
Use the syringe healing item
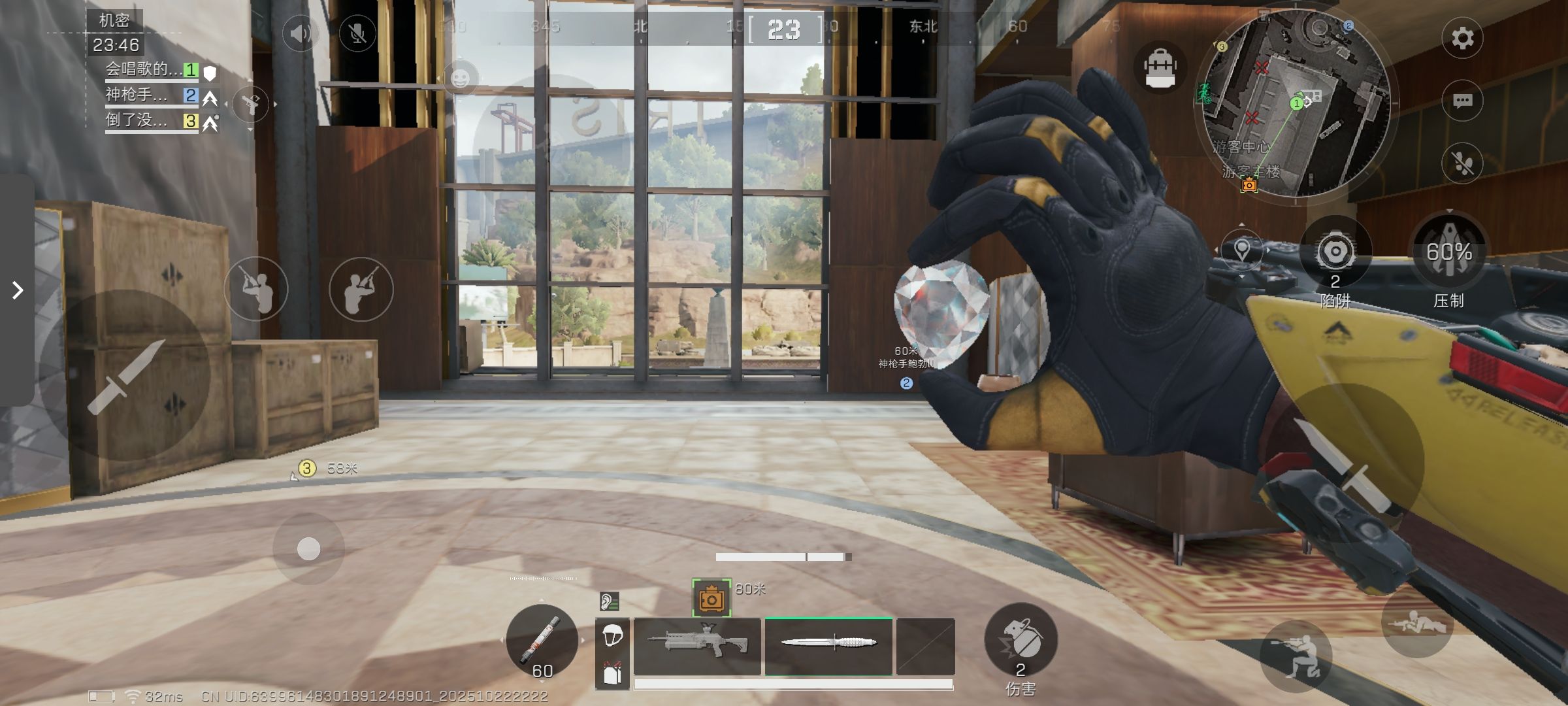click(x=542, y=639)
